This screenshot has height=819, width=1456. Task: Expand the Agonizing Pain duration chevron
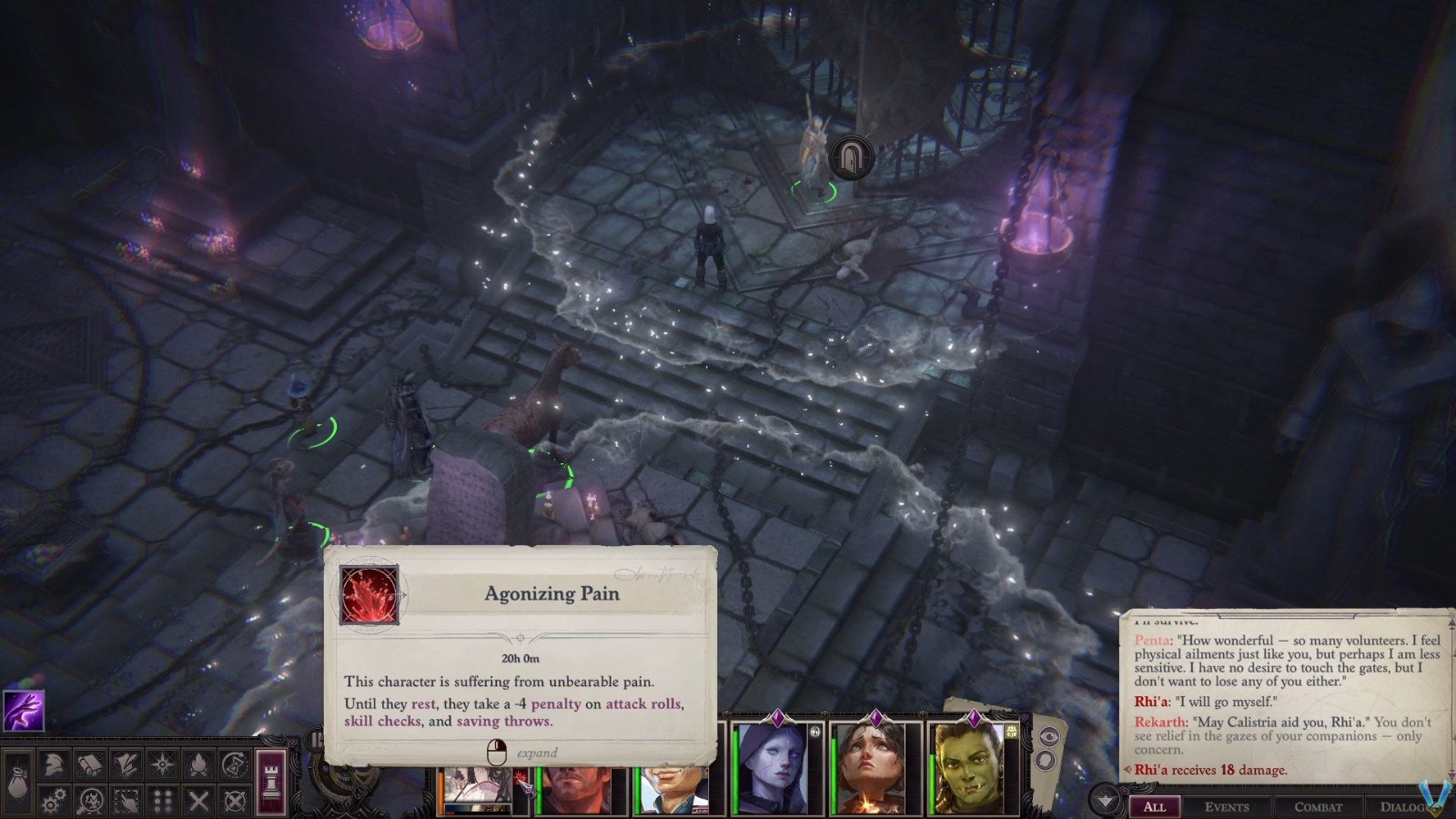pyautogui.click(x=521, y=639)
